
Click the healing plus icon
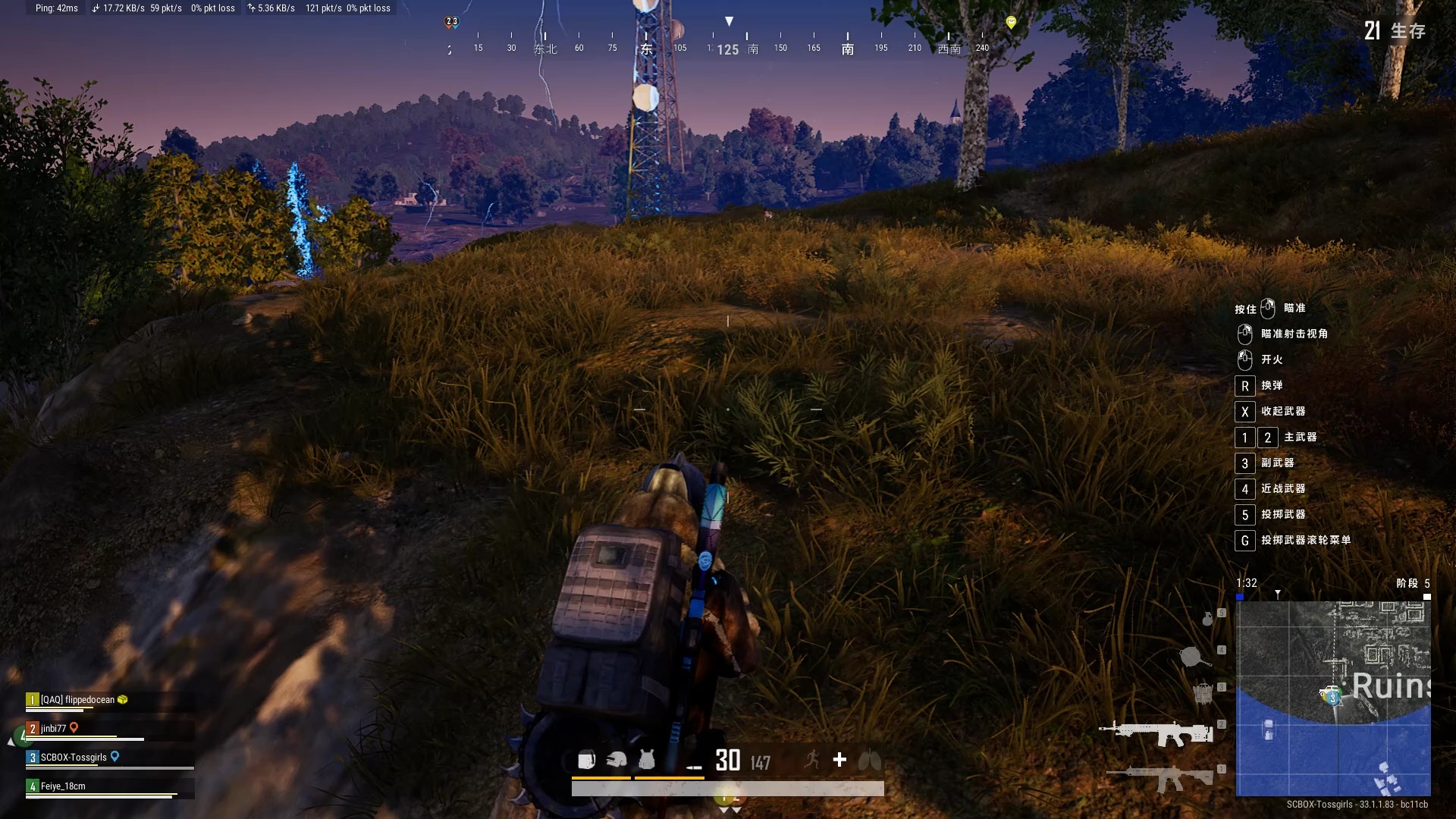839,760
